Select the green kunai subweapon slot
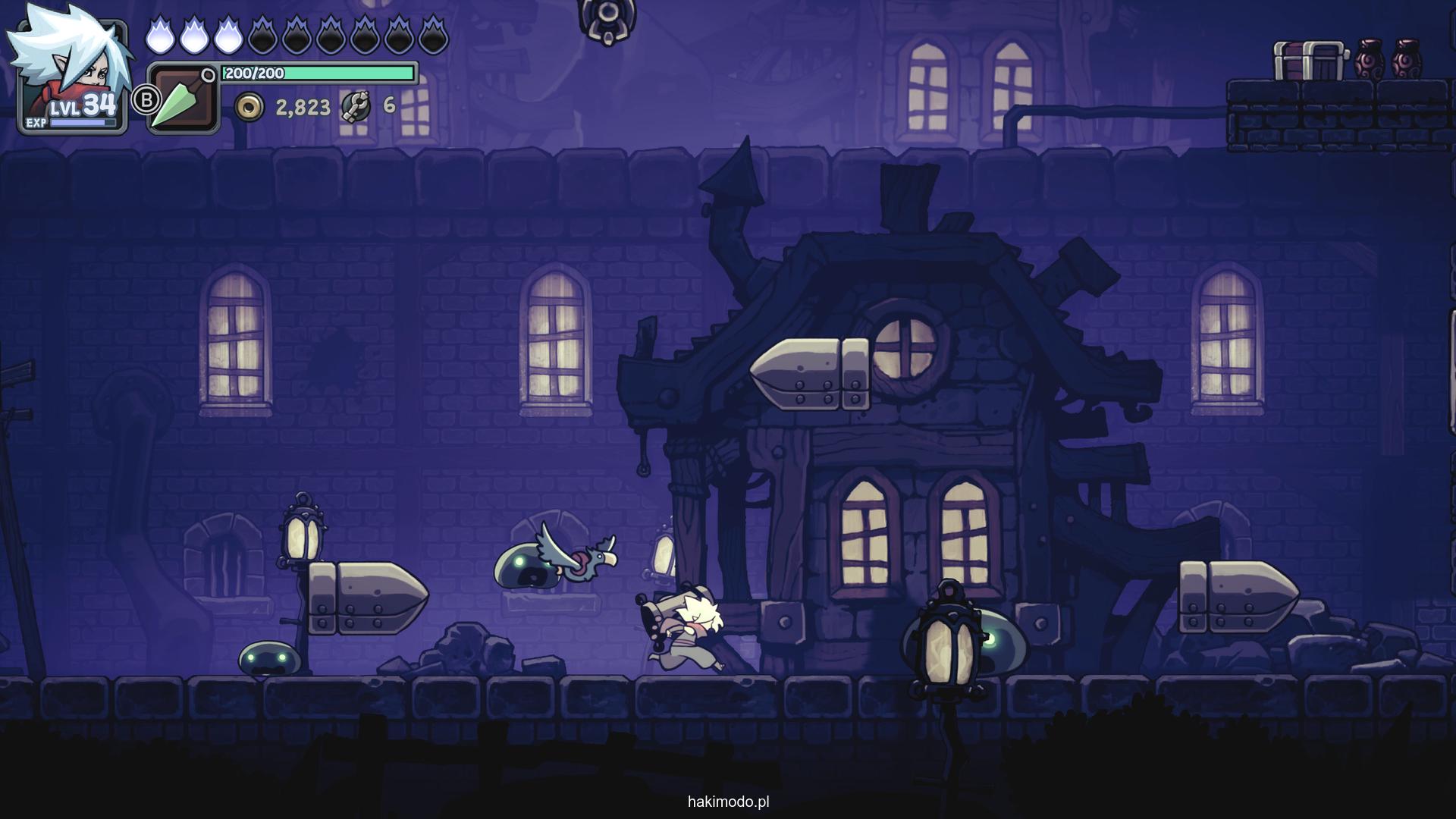This screenshot has height=819, width=1456. point(183,99)
